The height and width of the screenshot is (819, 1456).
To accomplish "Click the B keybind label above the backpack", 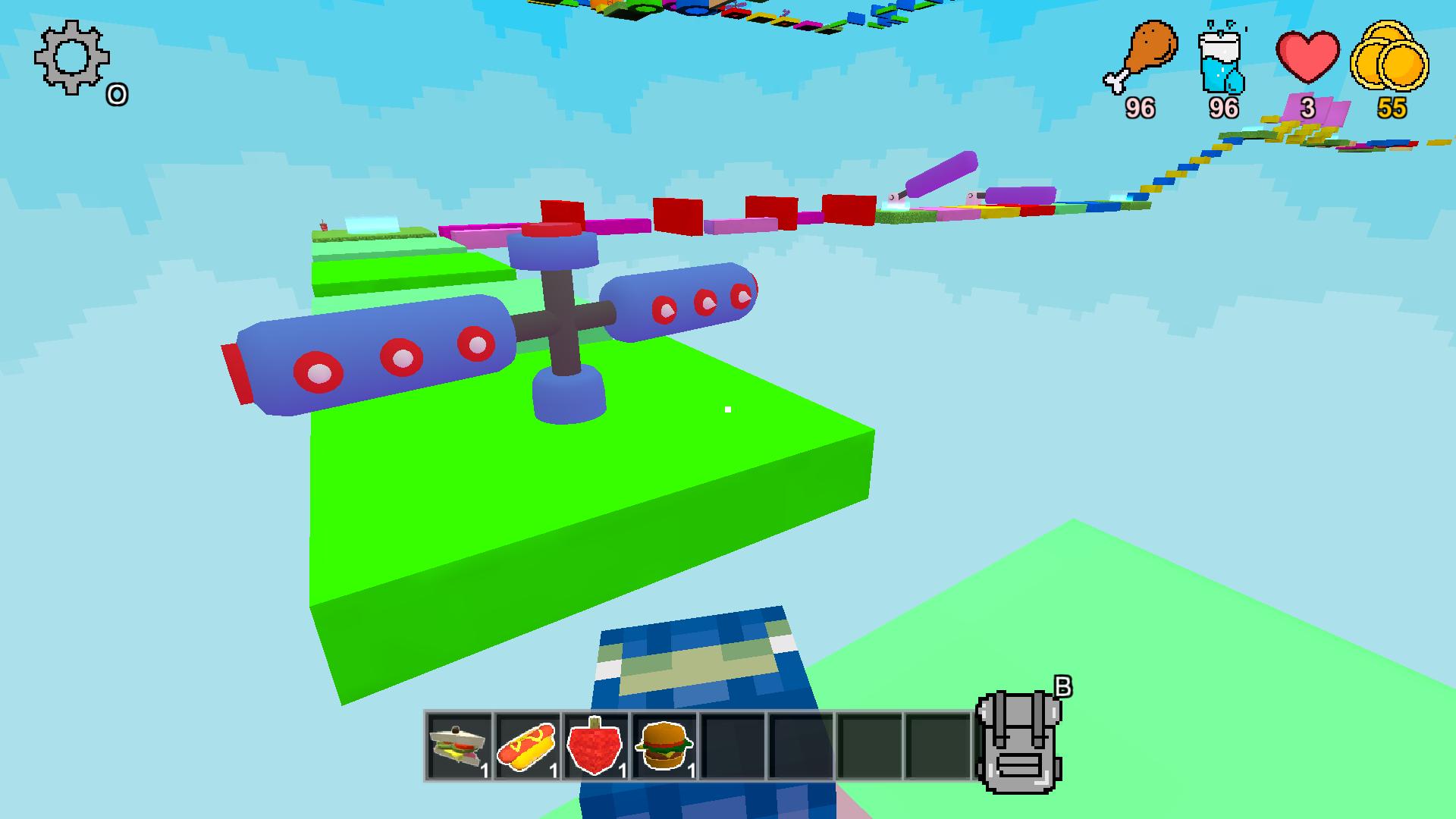I will (x=1064, y=686).
